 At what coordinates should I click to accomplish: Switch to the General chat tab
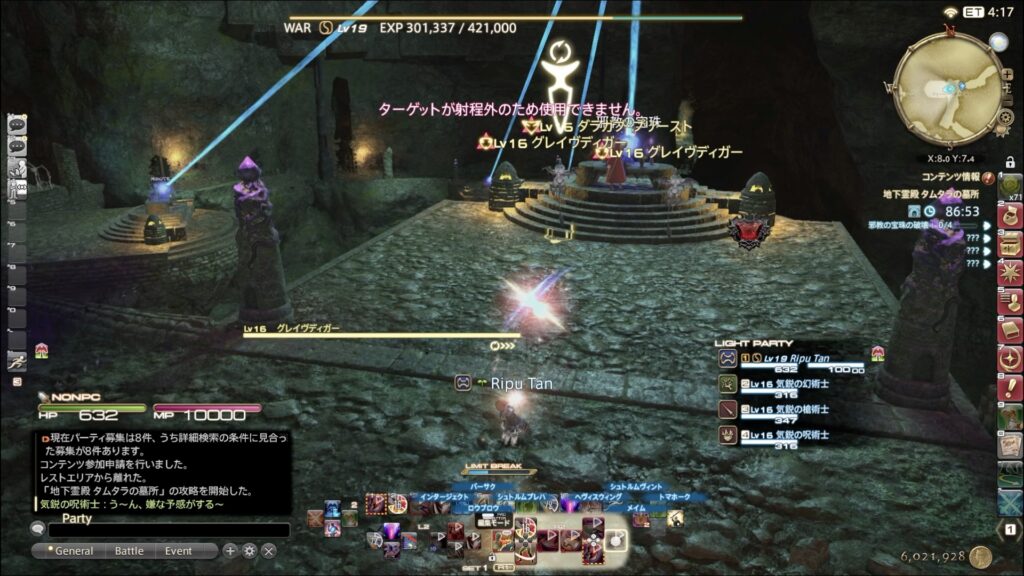tap(72, 551)
